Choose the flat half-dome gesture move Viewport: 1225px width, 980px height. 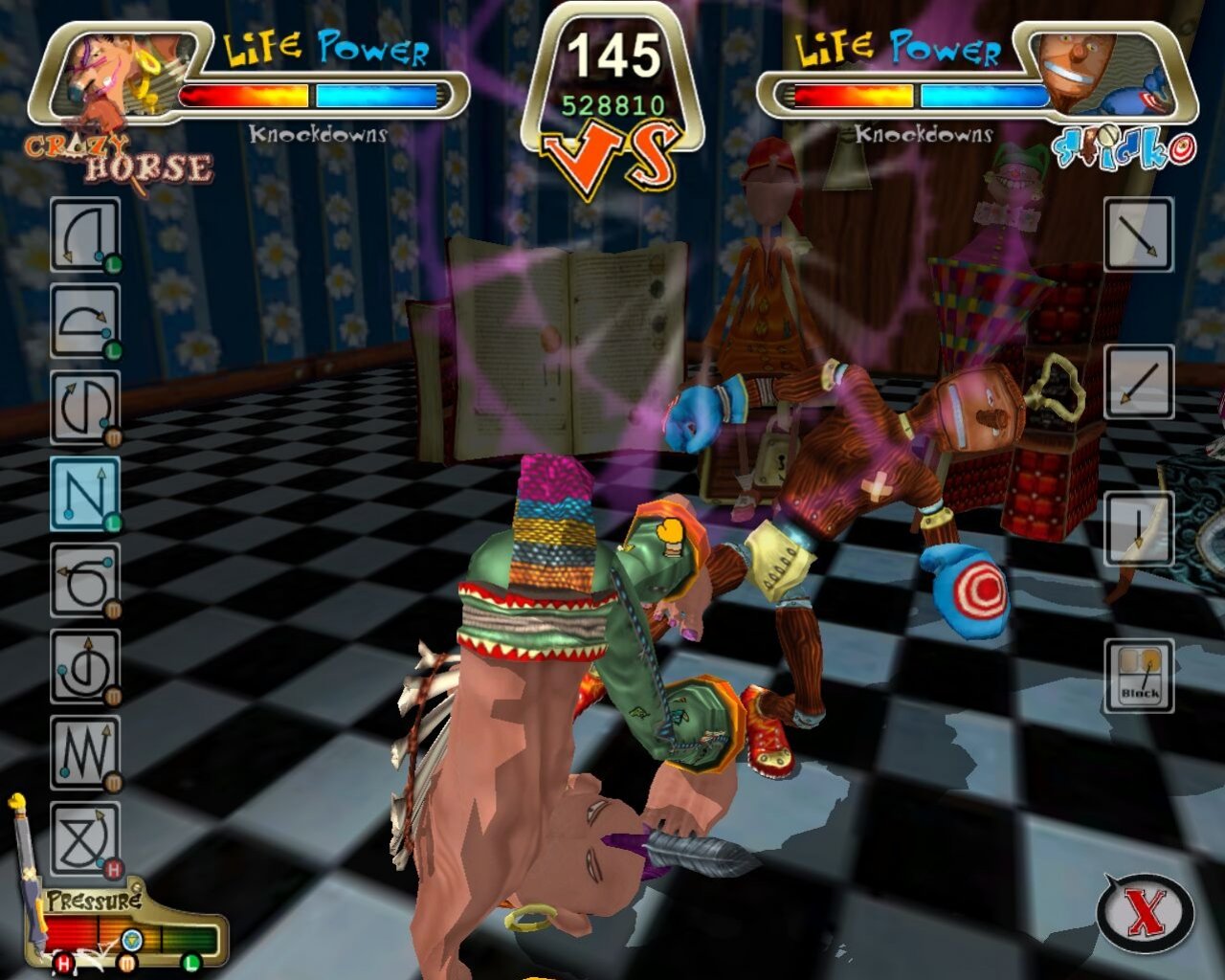(84, 321)
